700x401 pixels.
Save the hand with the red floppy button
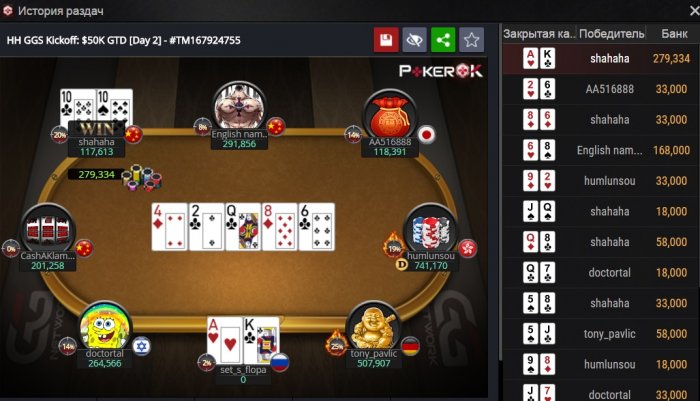click(x=385, y=40)
